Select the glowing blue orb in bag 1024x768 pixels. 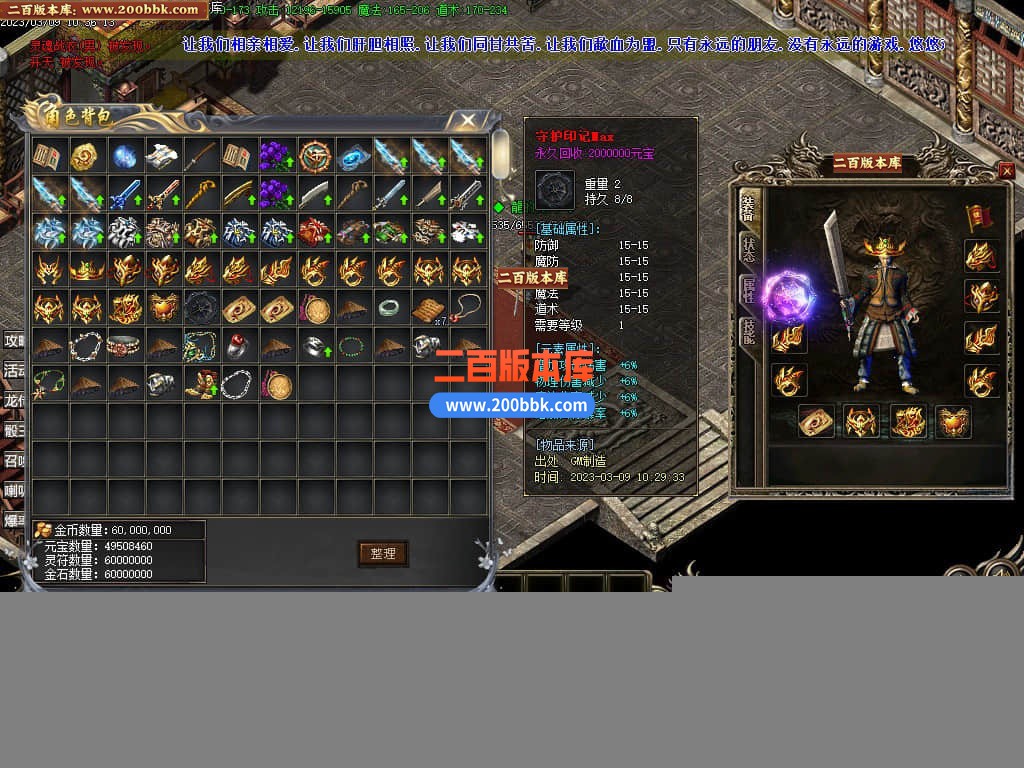pos(124,155)
